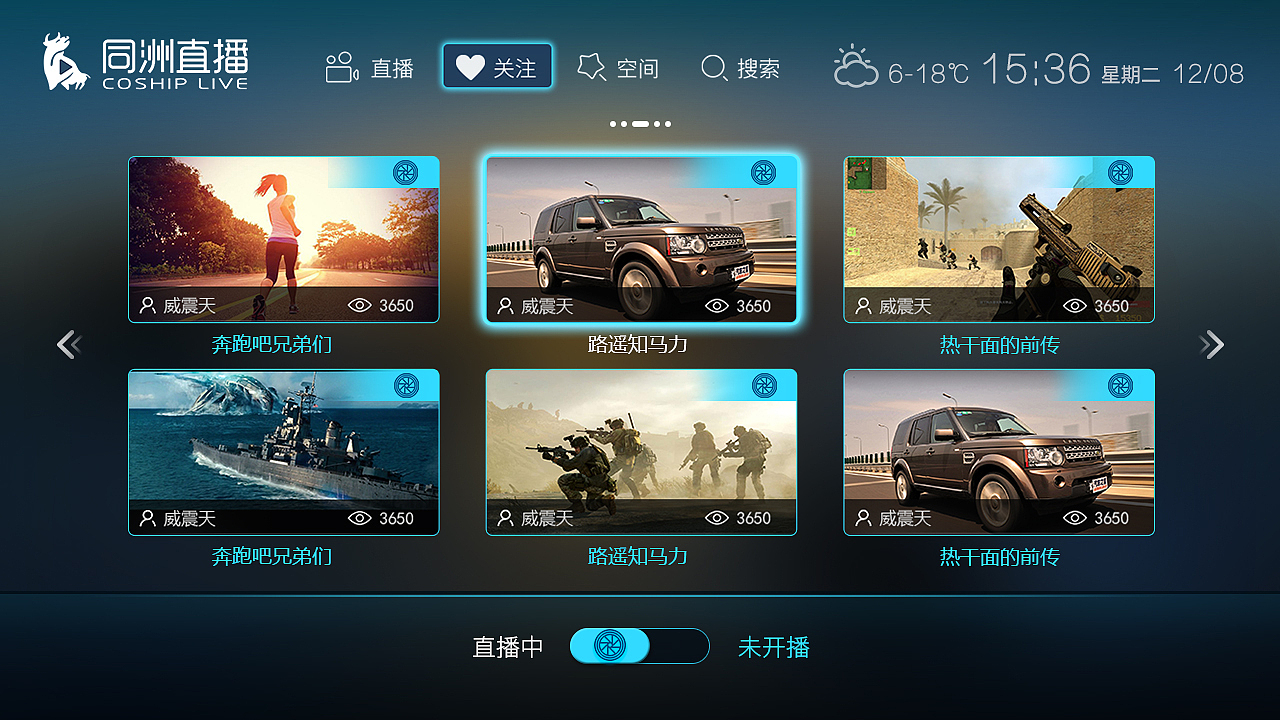The height and width of the screenshot is (720, 1280).
Task: Toggle the 直播中 live-status switch
Action: point(640,646)
